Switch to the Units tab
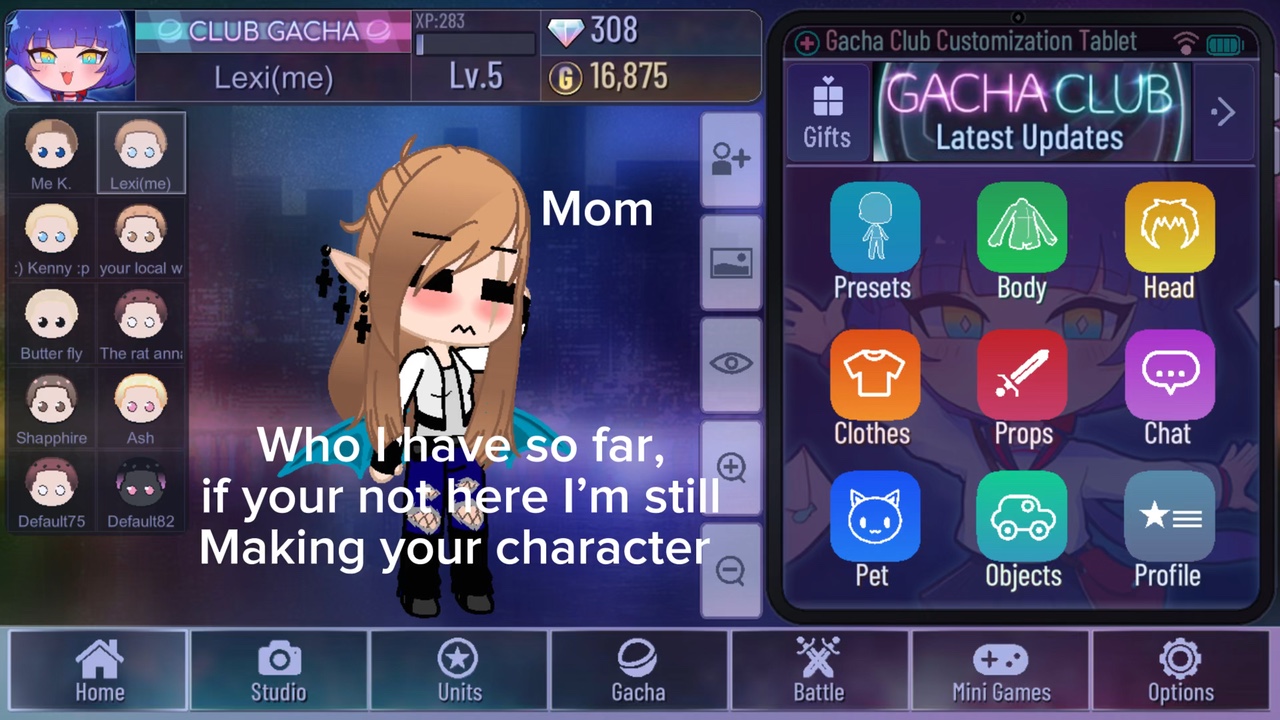The height and width of the screenshot is (720, 1280). [x=459, y=671]
